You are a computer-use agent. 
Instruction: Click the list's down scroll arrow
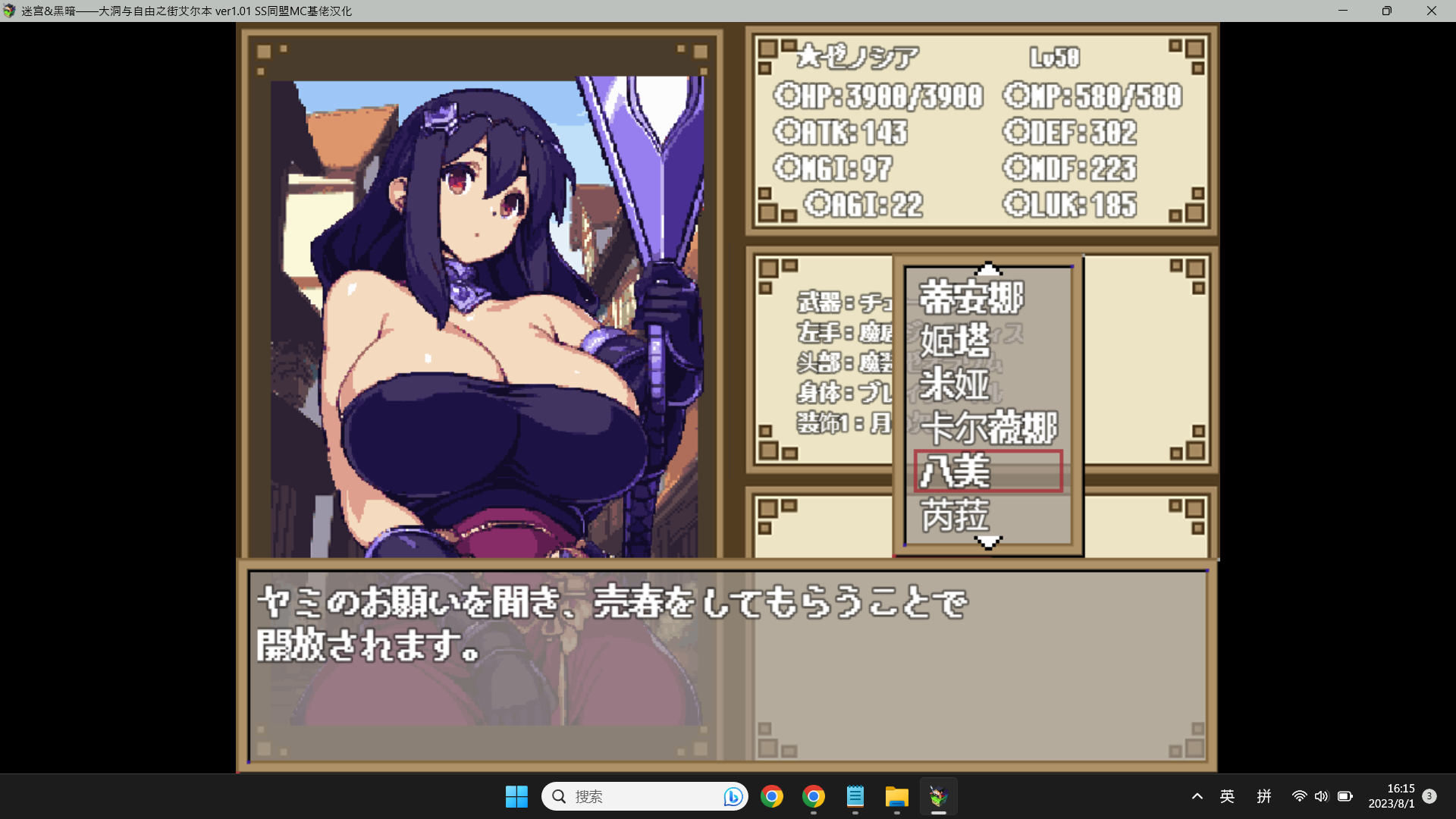pyautogui.click(x=988, y=541)
